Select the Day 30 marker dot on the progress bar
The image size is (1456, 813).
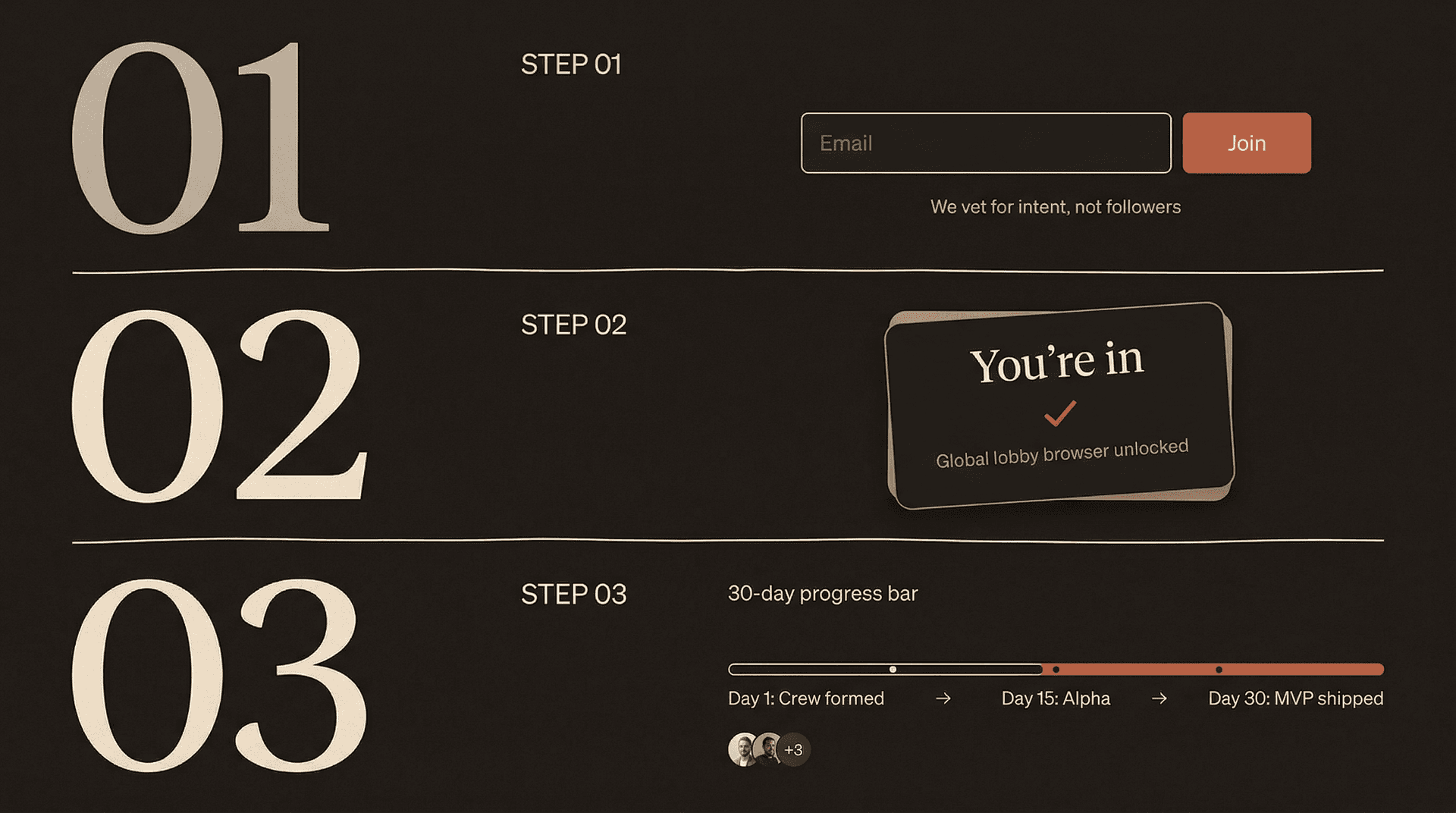tap(1220, 669)
